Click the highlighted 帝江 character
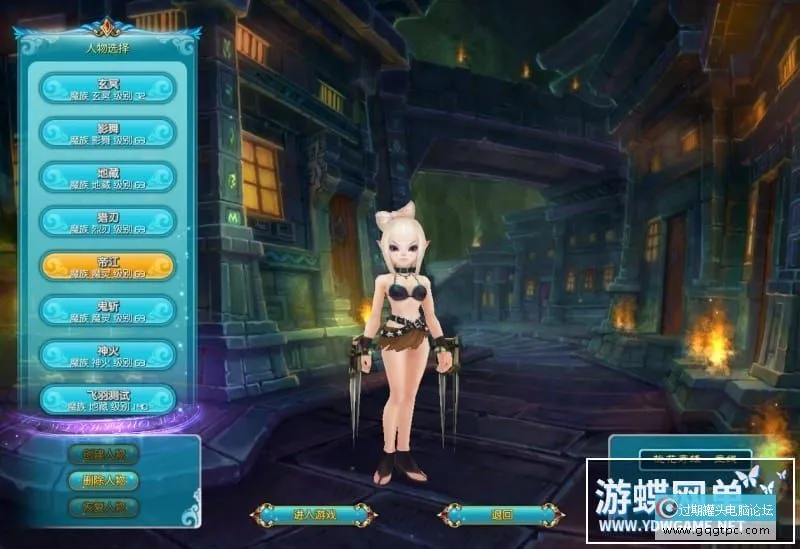800x549 pixels. (107, 265)
